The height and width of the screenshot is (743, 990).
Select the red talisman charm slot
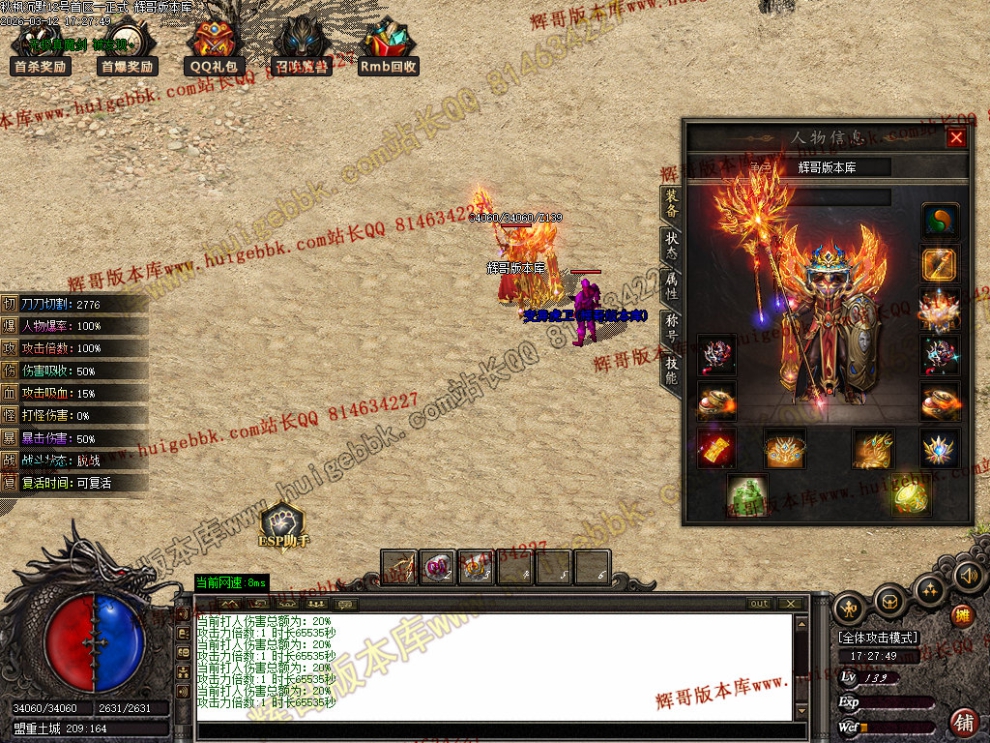coord(717,448)
